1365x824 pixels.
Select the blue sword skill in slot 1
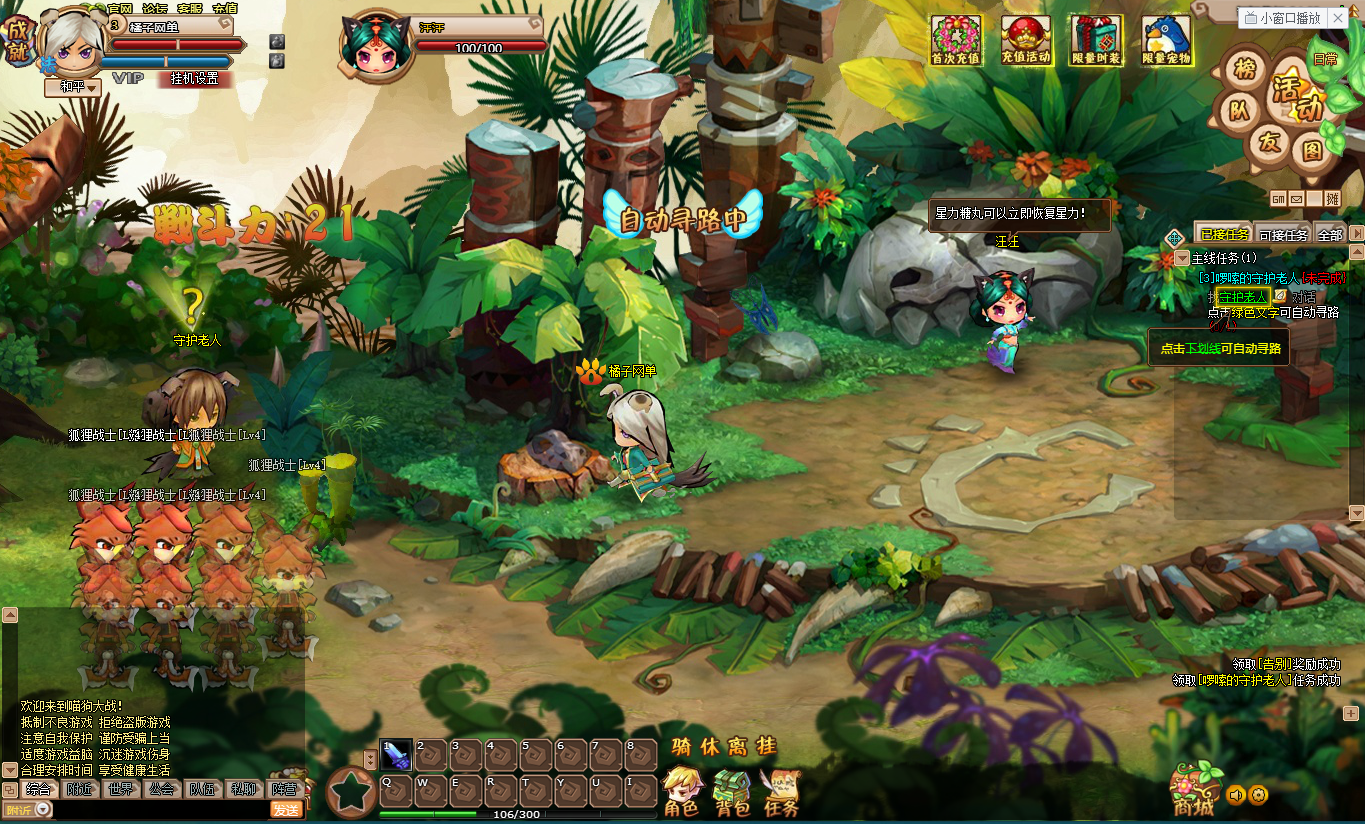click(396, 754)
